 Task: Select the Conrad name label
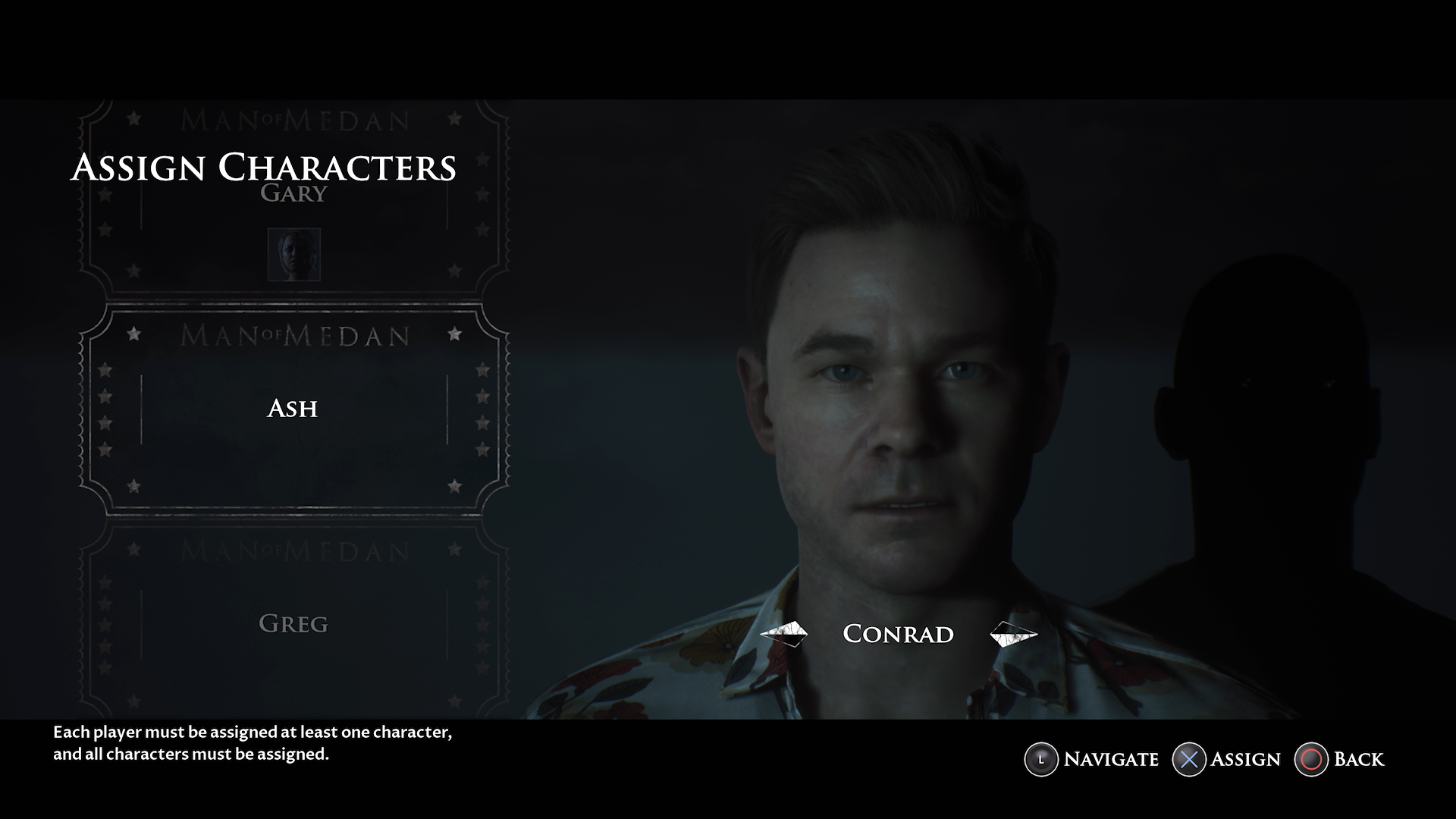pyautogui.click(x=899, y=634)
